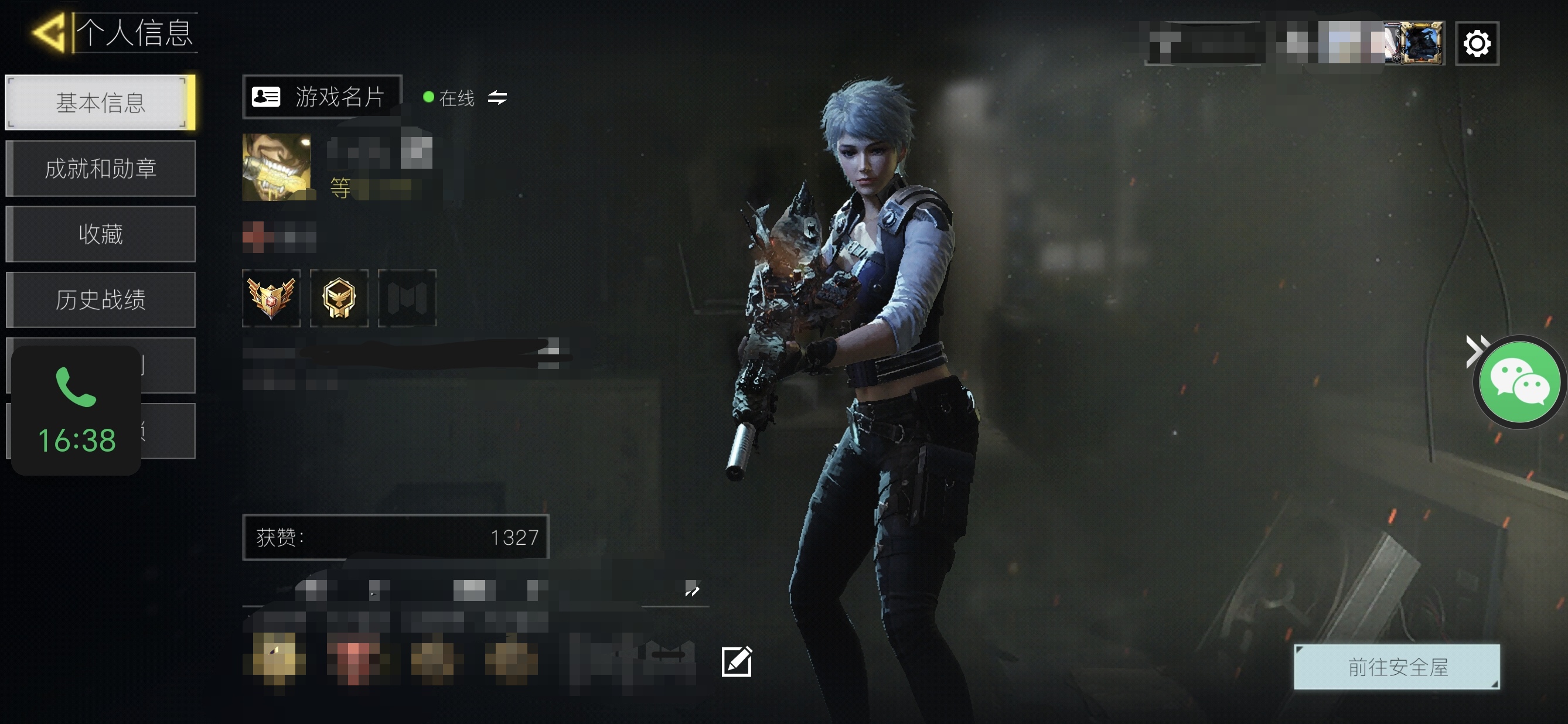The width and height of the screenshot is (1568, 724).
Task: Open the 收藏 tab
Action: [100, 234]
